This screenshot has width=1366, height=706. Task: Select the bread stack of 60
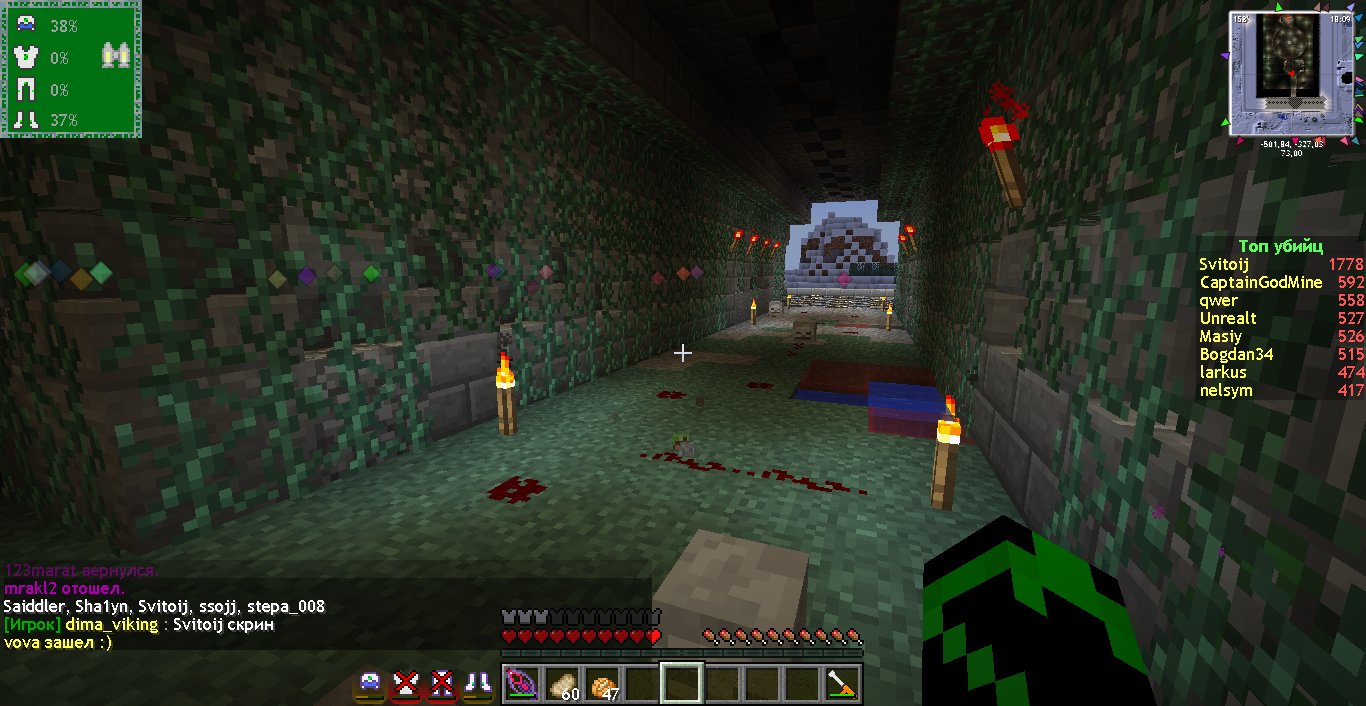562,685
